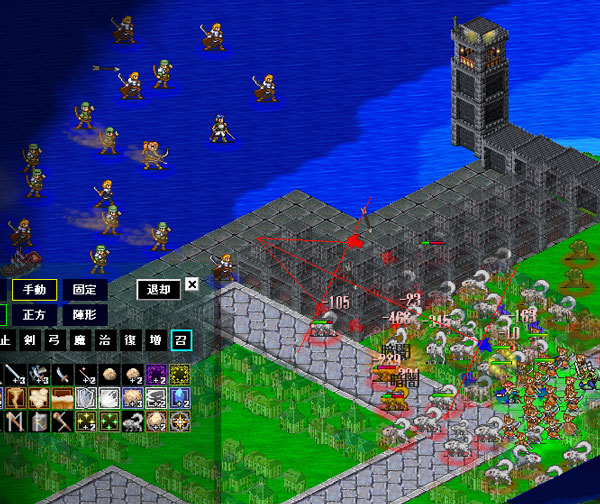Image resolution: width=600 pixels, height=504 pixels.
Task: Select the highlighted 召 (summon) category
Action: 180,340
